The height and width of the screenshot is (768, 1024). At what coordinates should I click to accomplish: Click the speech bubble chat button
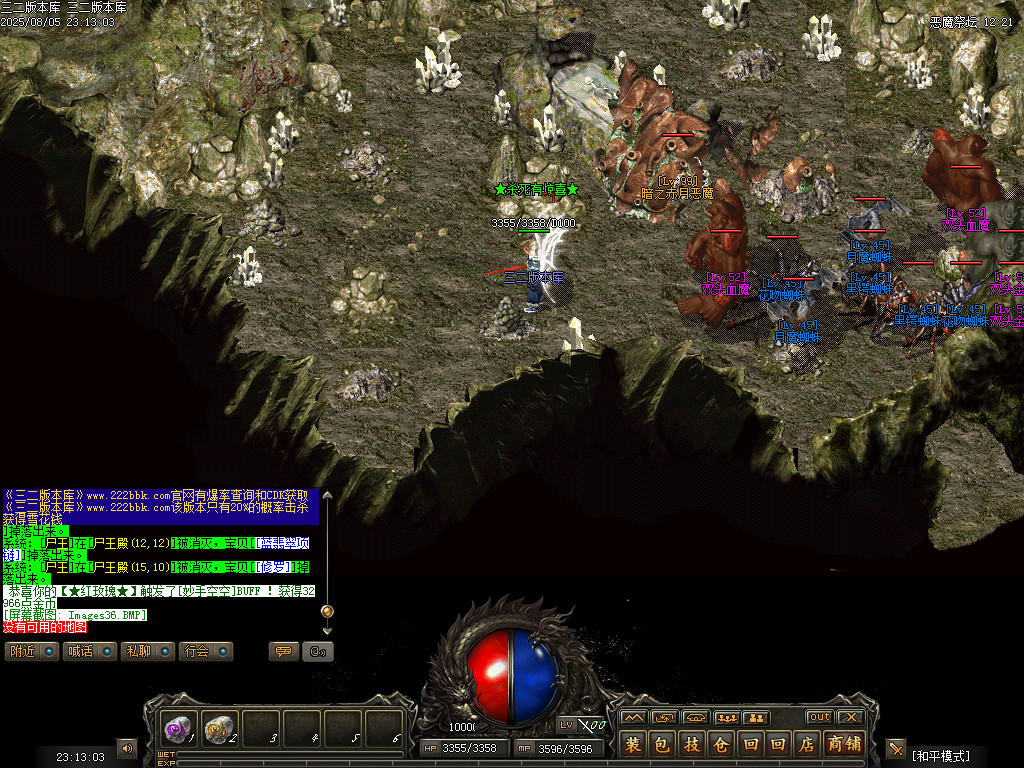pyautogui.click(x=283, y=651)
